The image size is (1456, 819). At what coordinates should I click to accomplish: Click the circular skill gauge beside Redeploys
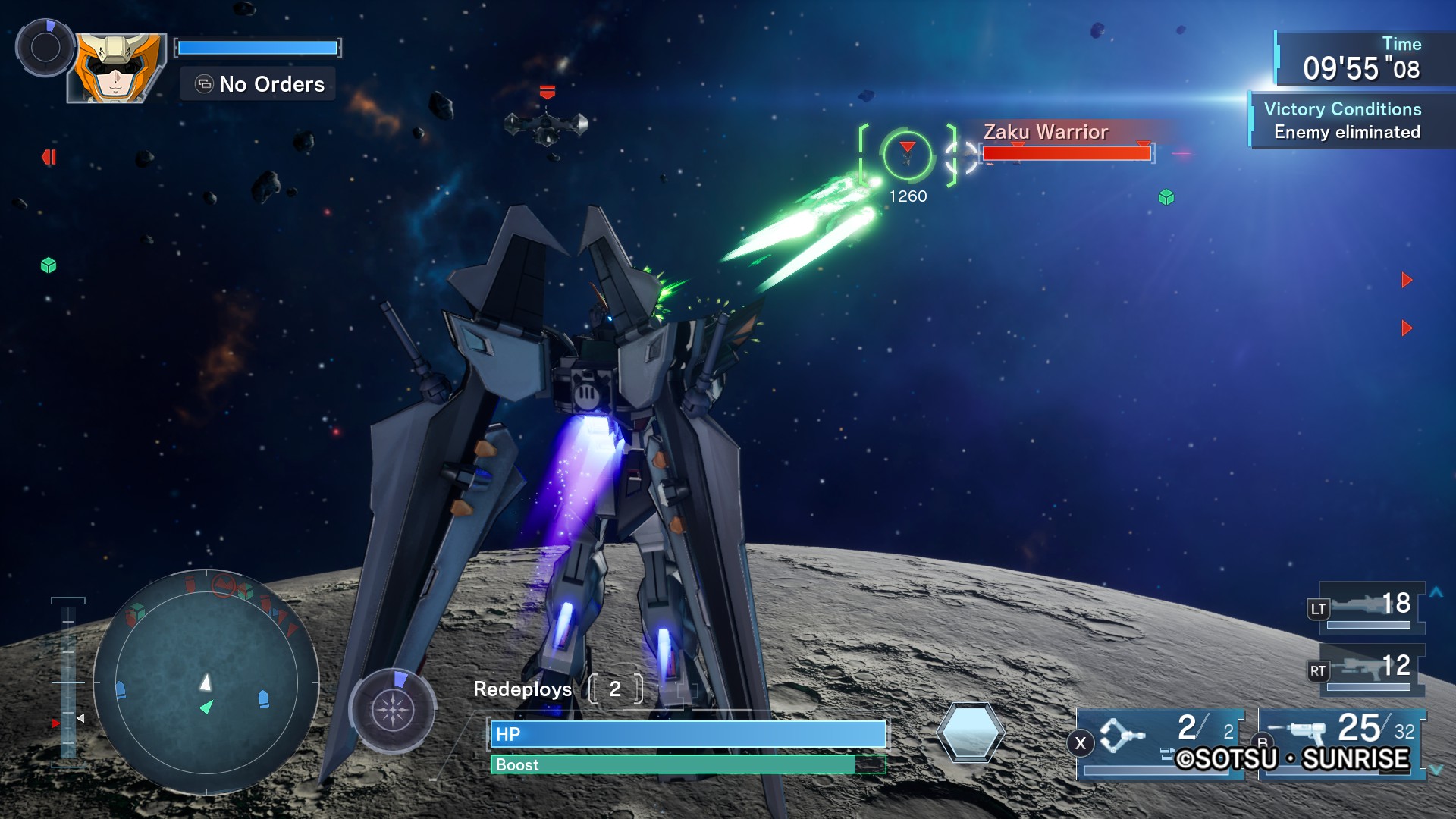pyautogui.click(x=392, y=710)
